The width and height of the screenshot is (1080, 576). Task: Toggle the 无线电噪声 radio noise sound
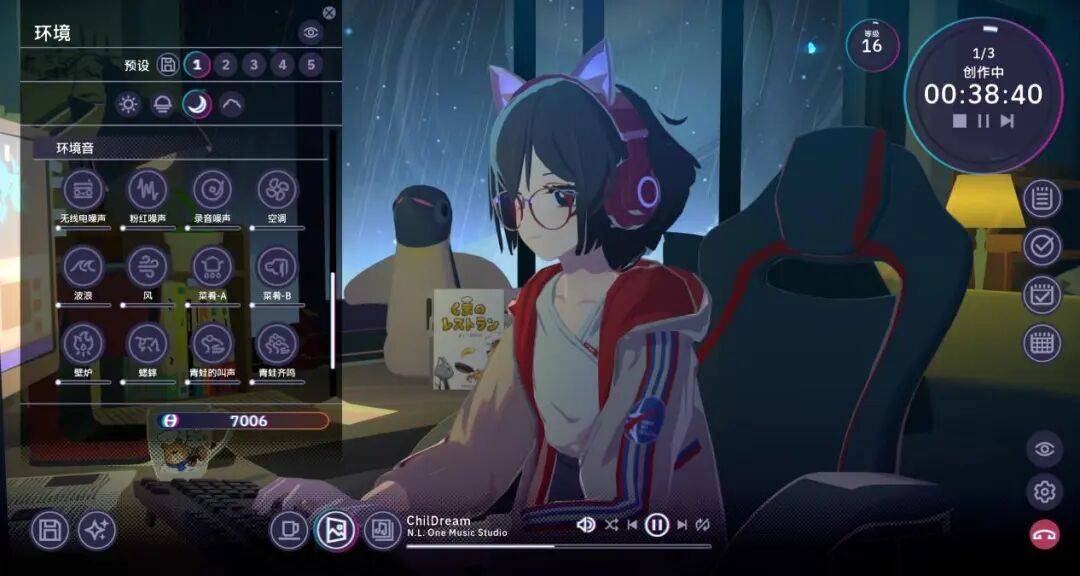pyautogui.click(x=83, y=190)
